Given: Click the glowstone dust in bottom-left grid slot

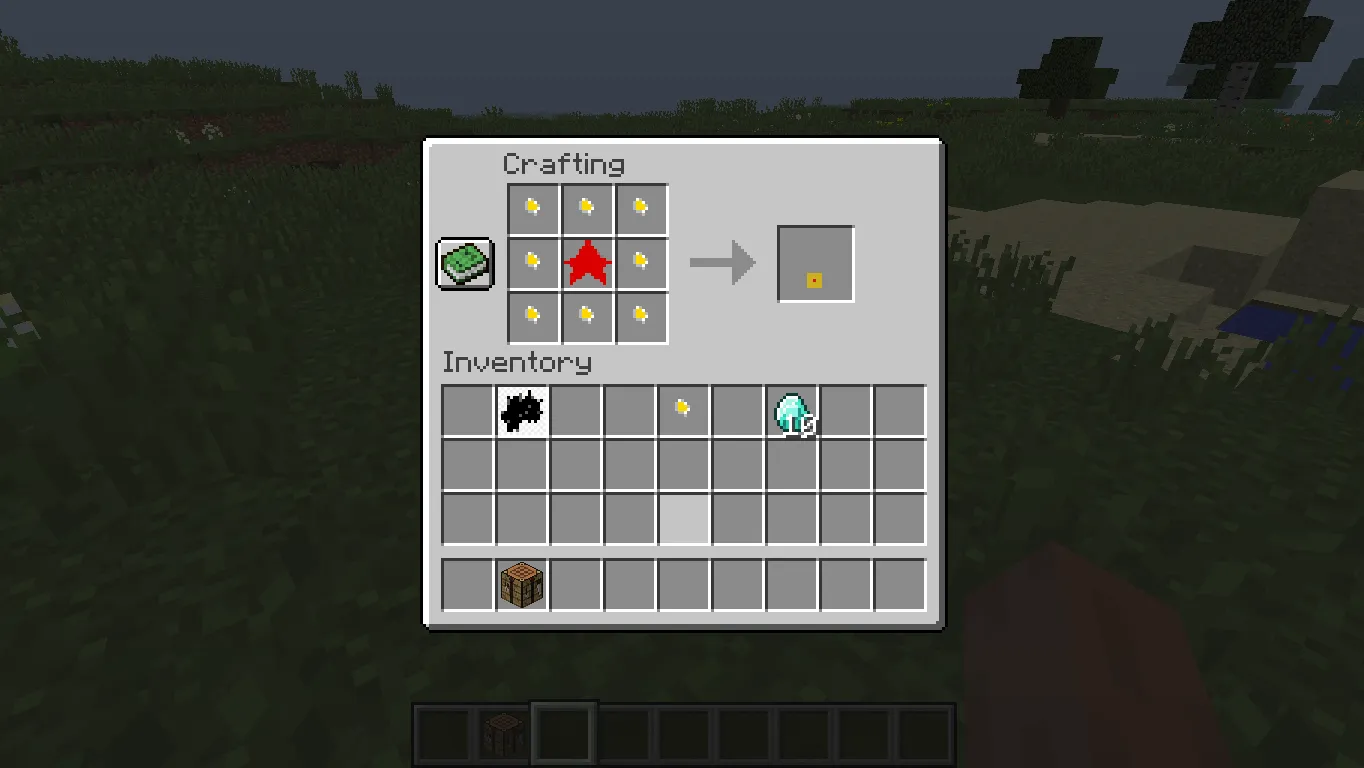Looking at the screenshot, I should coord(532,317).
